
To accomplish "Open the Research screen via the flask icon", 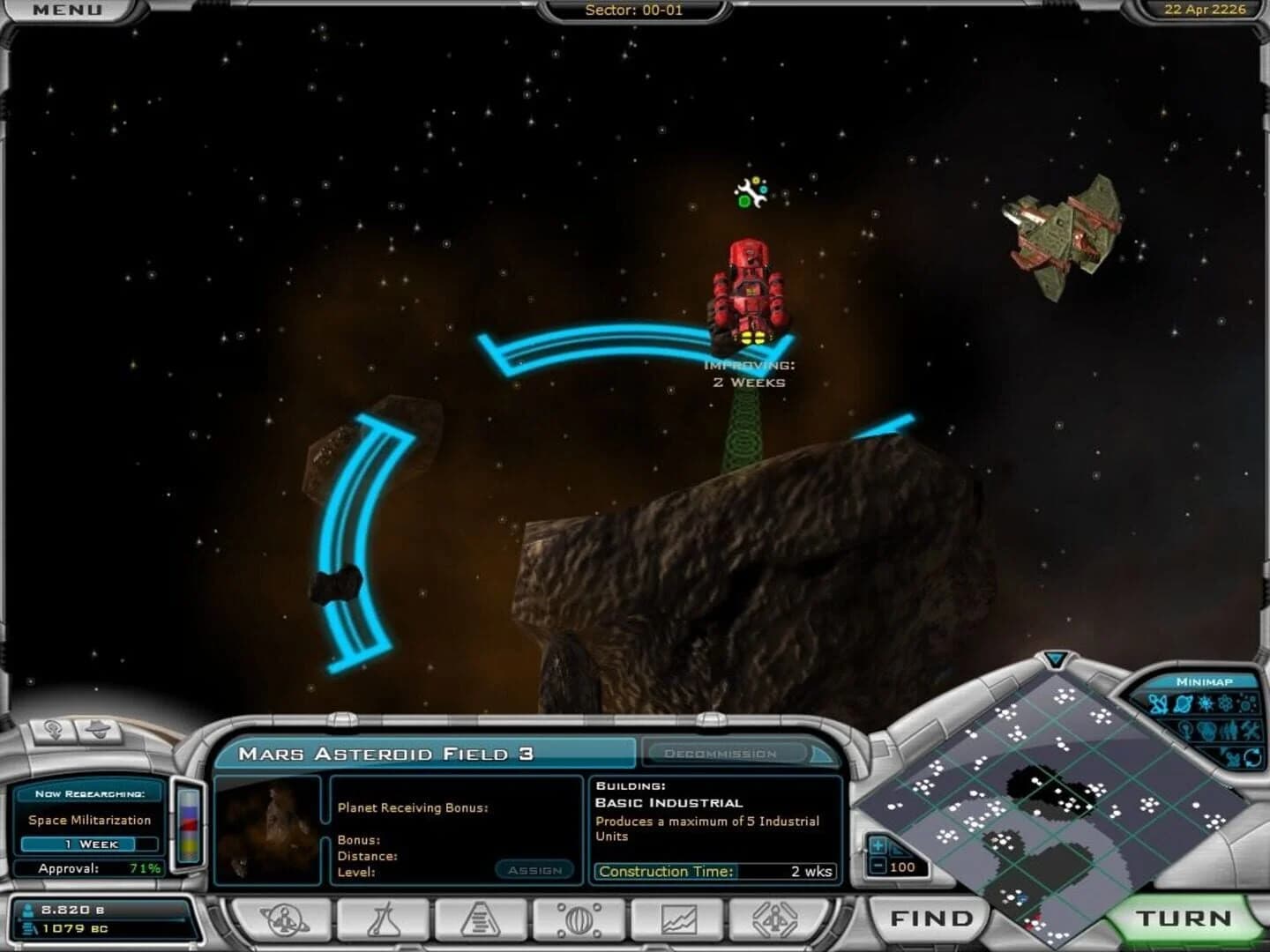I will tap(384, 918).
